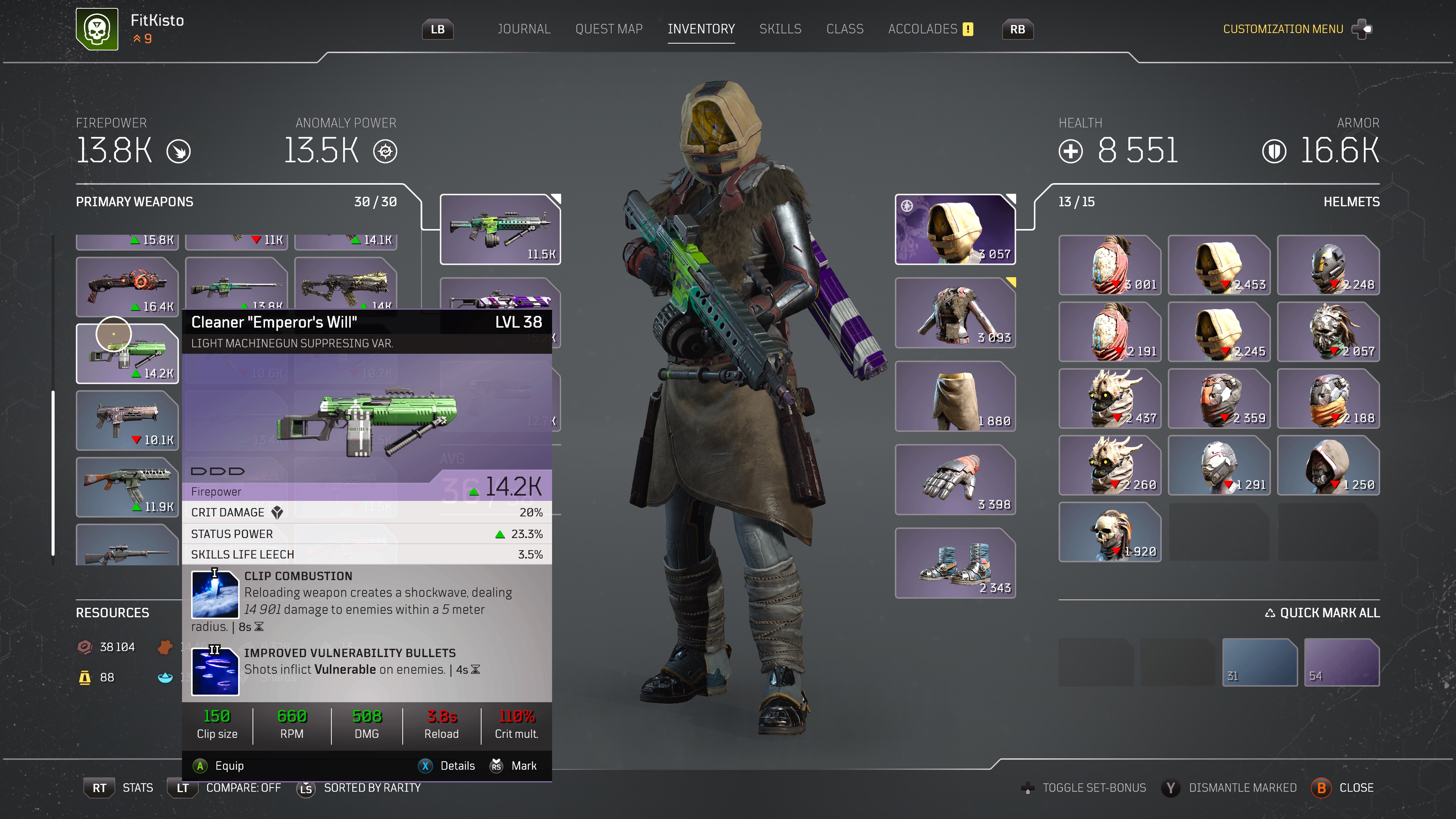The height and width of the screenshot is (819, 1456).
Task: Select the equipped gloves slot
Action: click(x=955, y=479)
